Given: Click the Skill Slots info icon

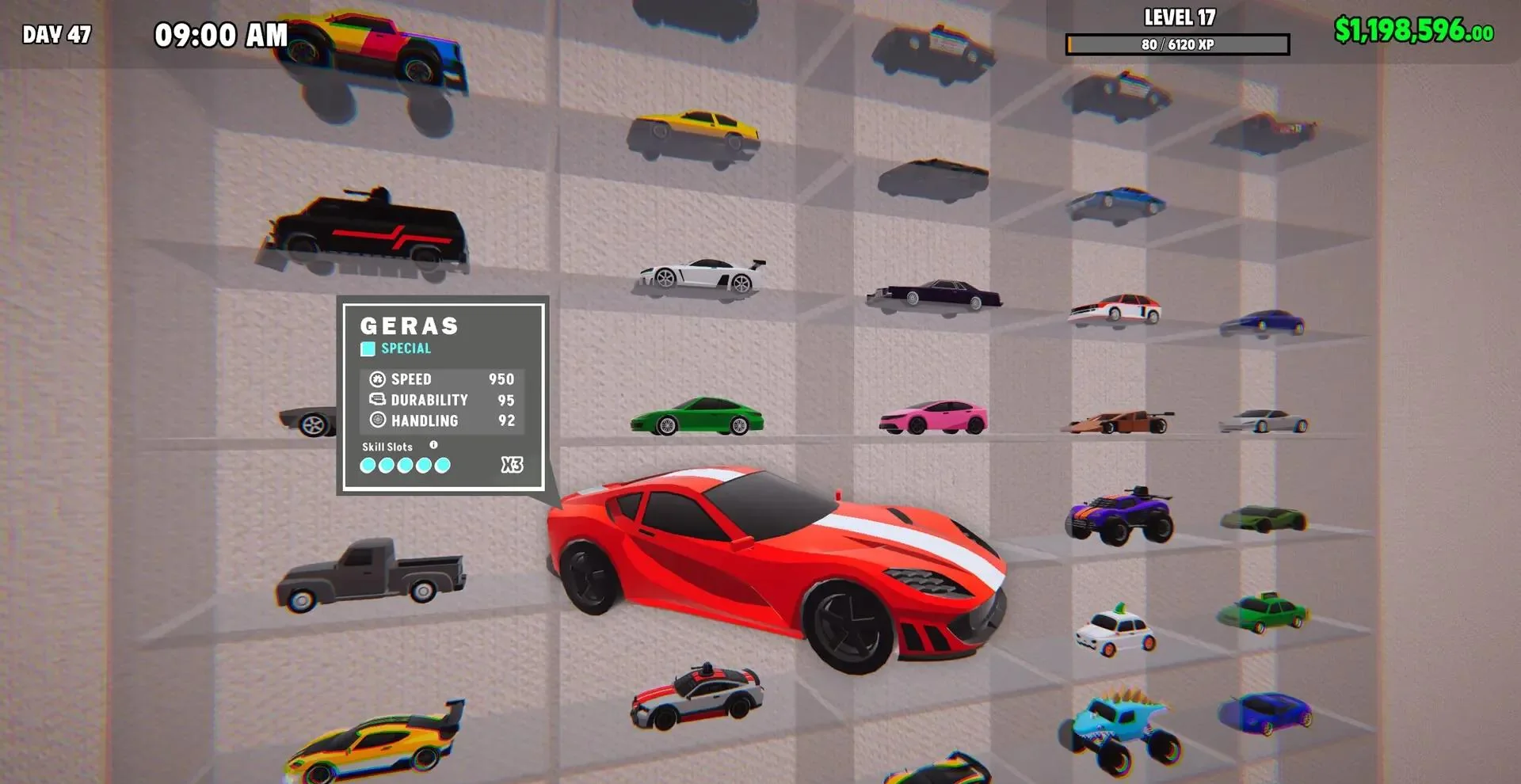Looking at the screenshot, I should click(433, 445).
